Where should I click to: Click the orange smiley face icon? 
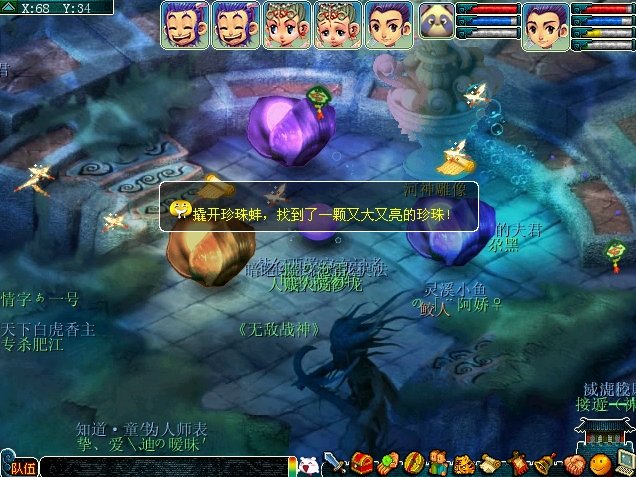(599, 464)
